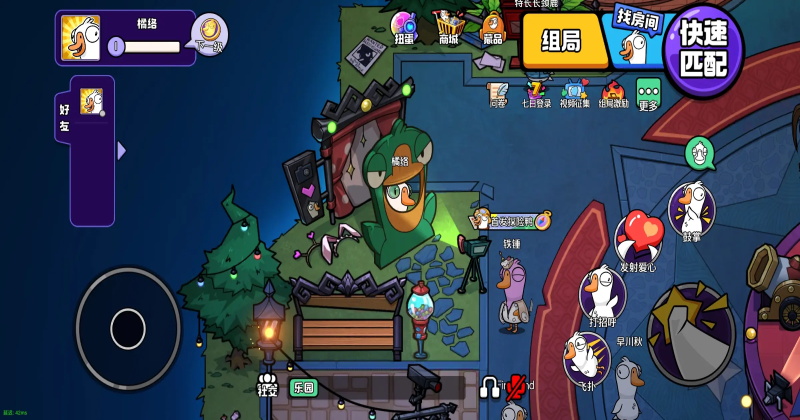
Task: Use the 发射爱心 send heart emote
Action: pyautogui.click(x=638, y=240)
